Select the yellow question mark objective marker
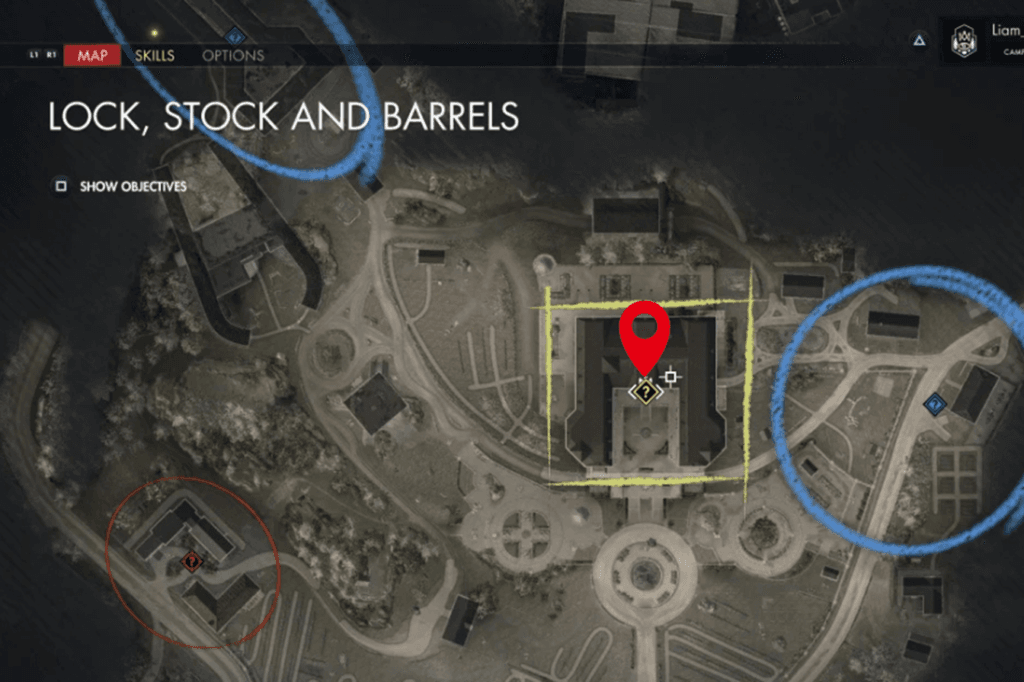The image size is (1024, 682). click(646, 392)
